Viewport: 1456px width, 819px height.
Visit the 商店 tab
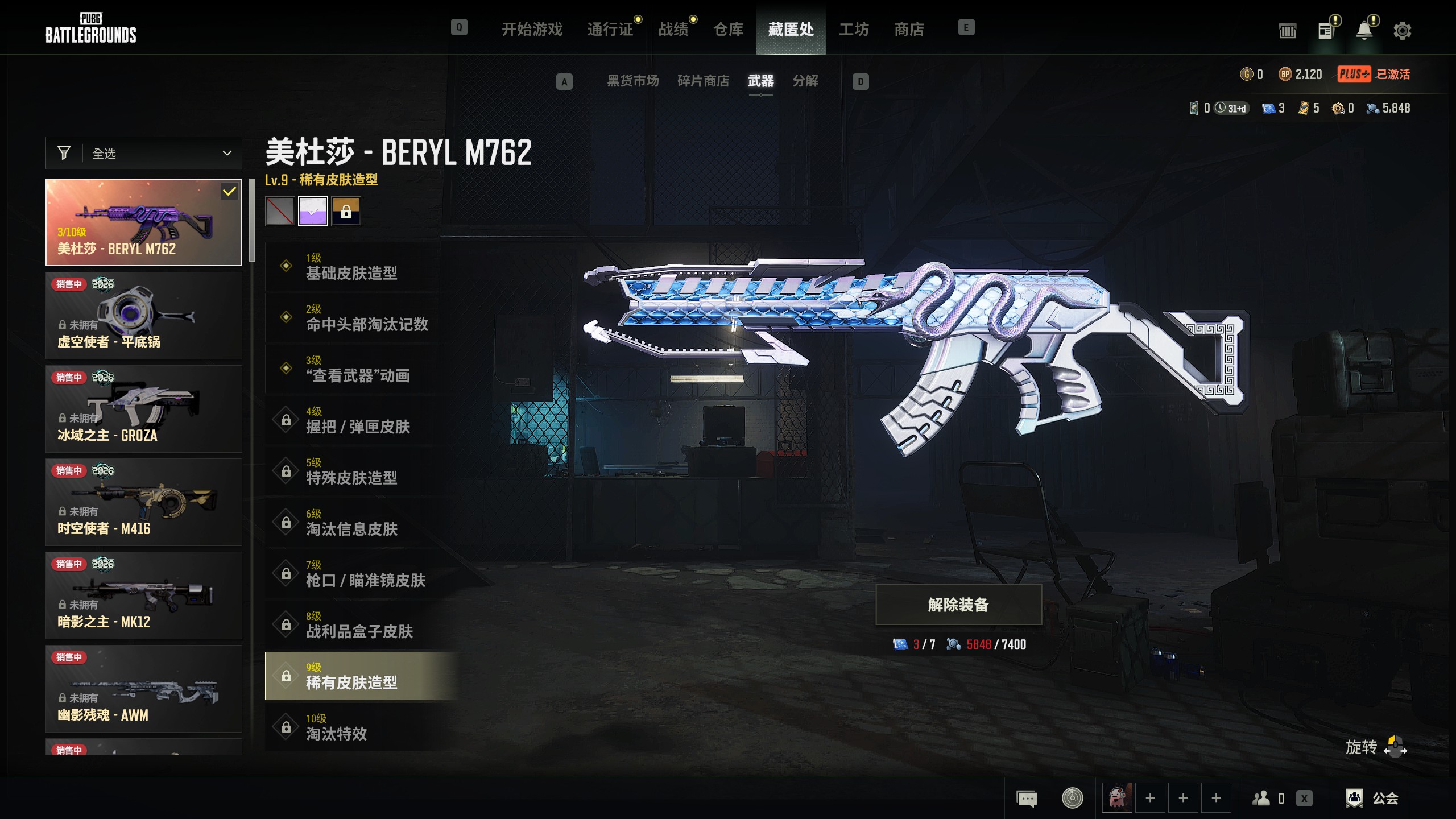(x=908, y=29)
